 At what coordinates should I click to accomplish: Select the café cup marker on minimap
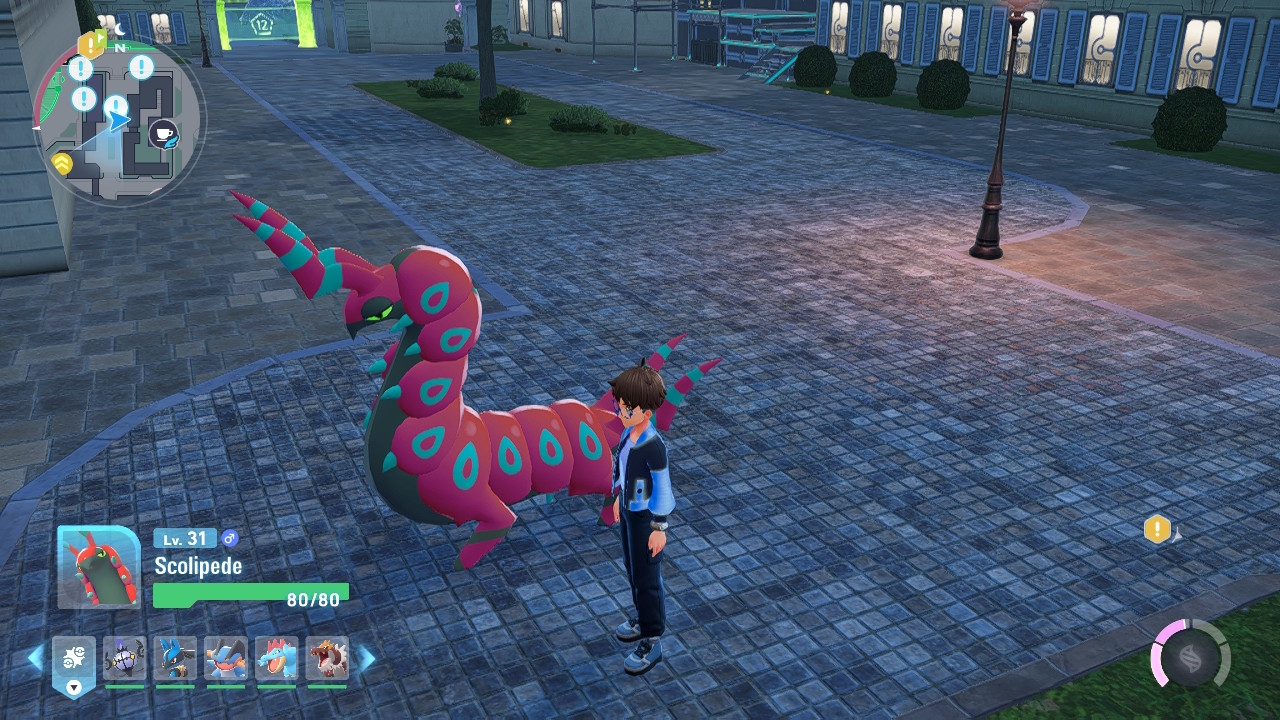(x=163, y=132)
